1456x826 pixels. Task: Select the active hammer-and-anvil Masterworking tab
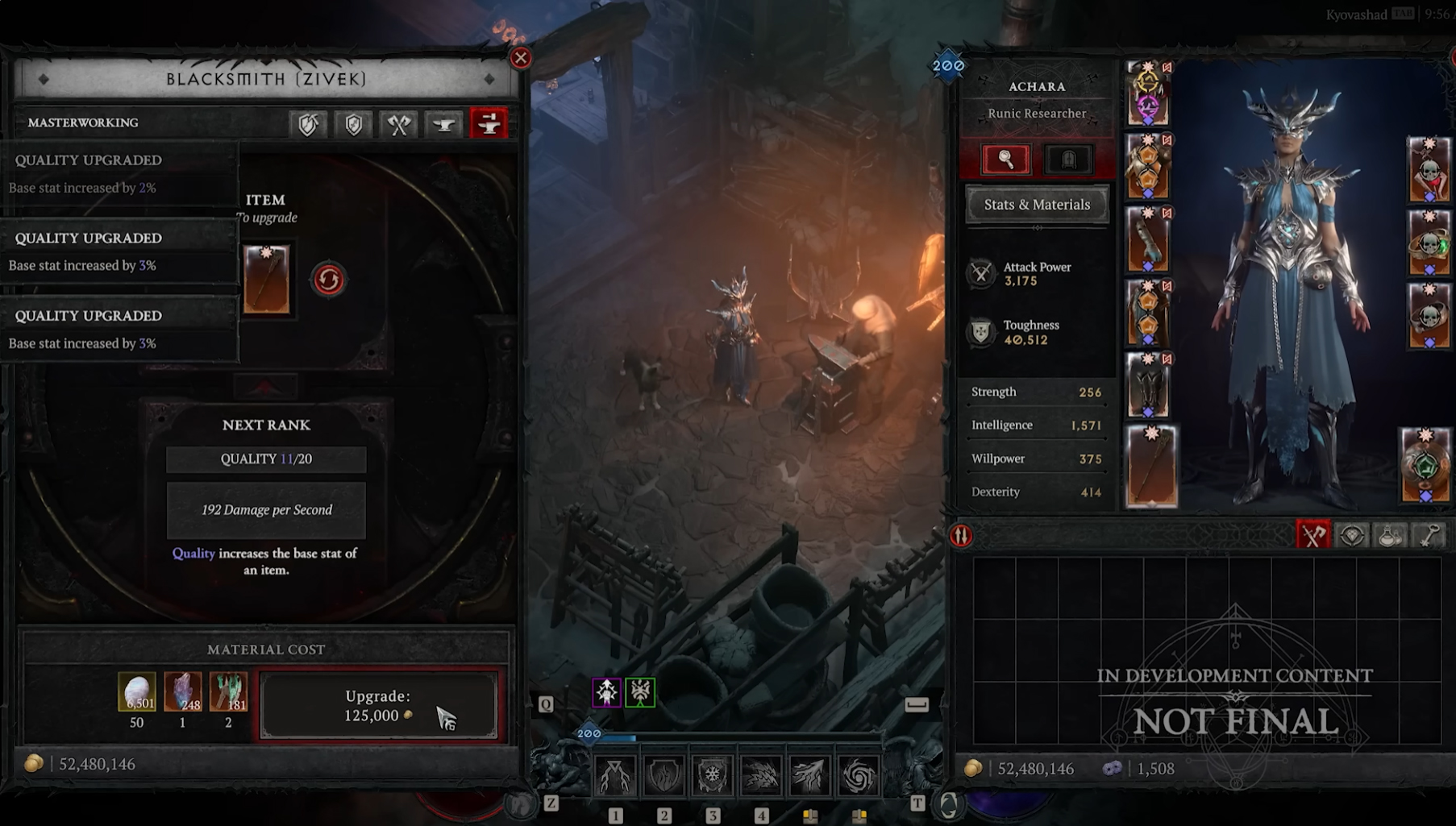coord(489,124)
